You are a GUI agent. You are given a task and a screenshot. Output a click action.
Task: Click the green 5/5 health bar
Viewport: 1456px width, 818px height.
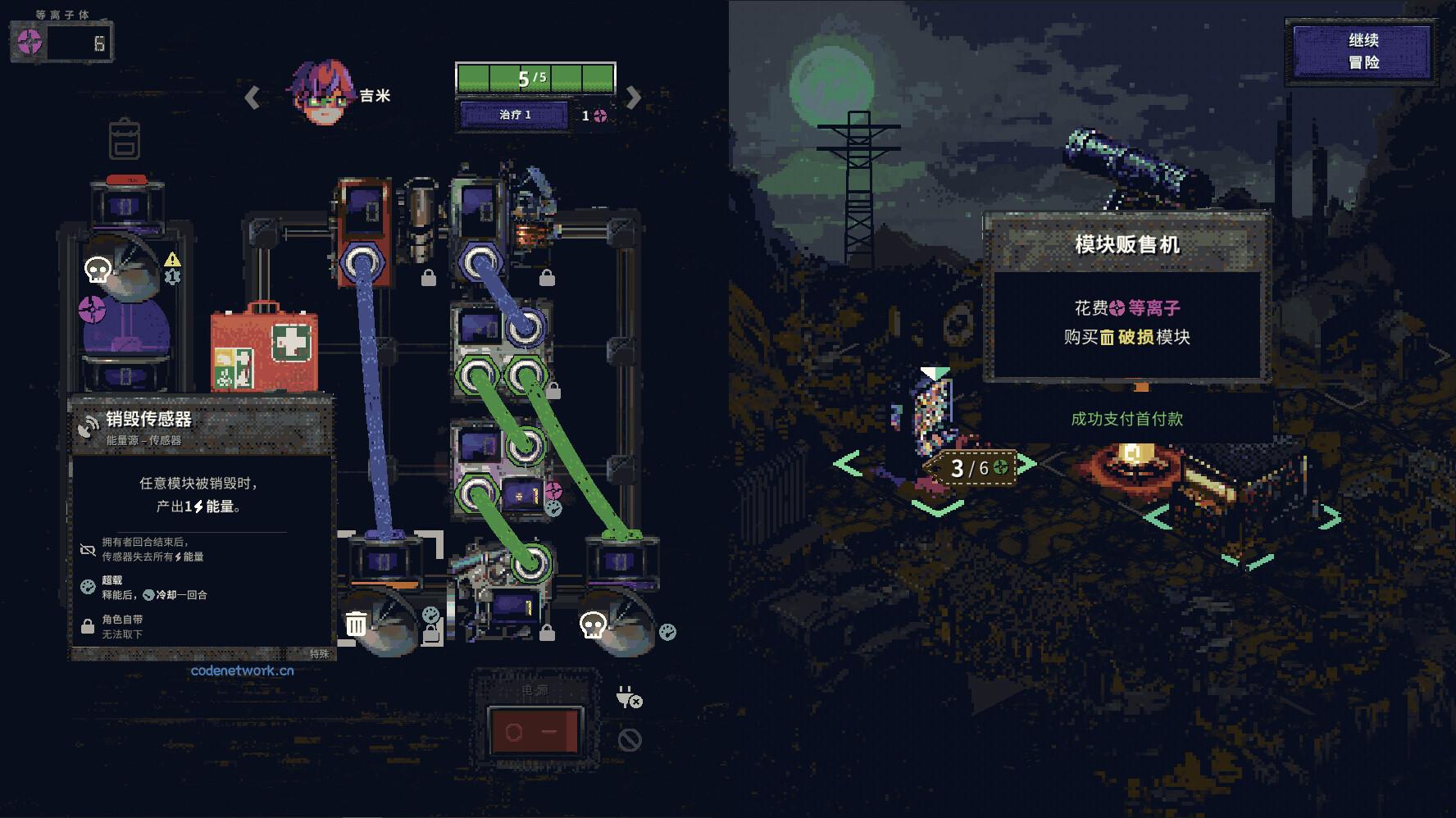pyautogui.click(x=534, y=76)
